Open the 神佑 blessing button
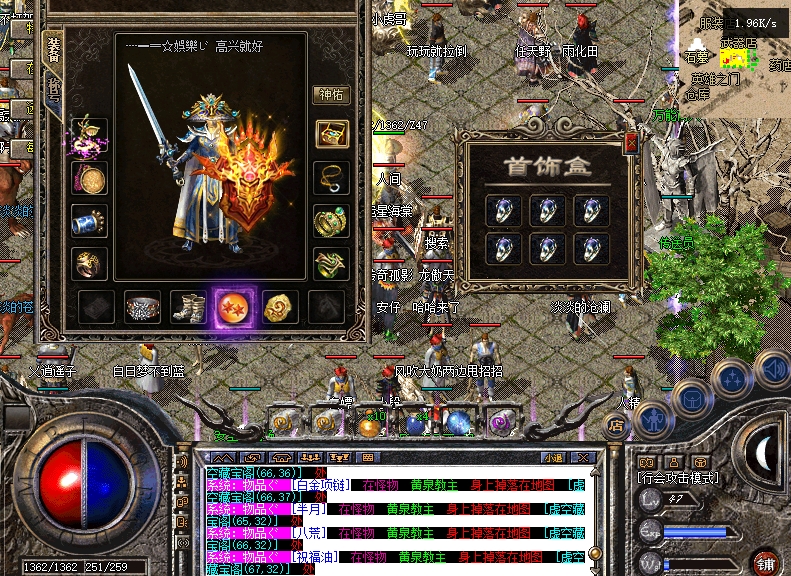The height and width of the screenshot is (576, 791). point(331,95)
